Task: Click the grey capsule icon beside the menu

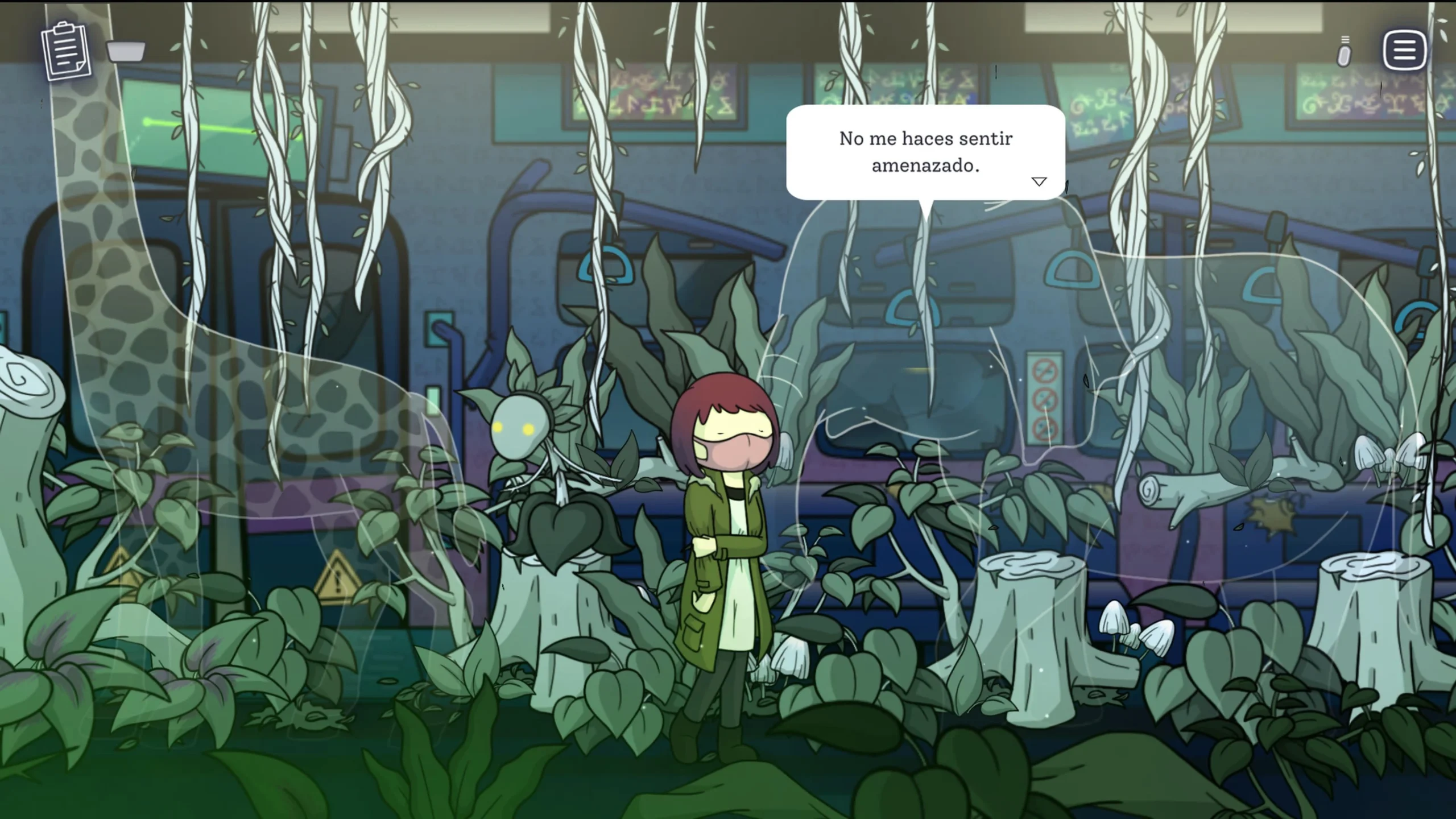Action: (1345, 53)
